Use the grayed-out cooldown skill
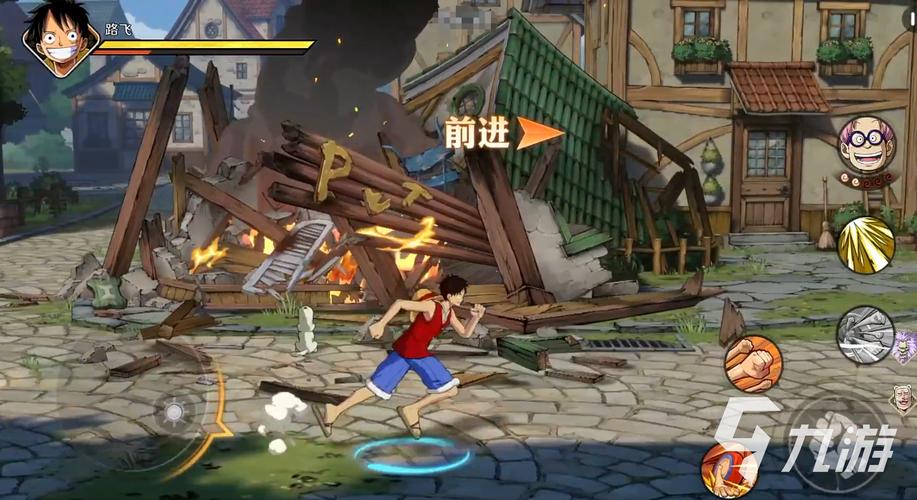This screenshot has height=500, width=917. point(865,335)
